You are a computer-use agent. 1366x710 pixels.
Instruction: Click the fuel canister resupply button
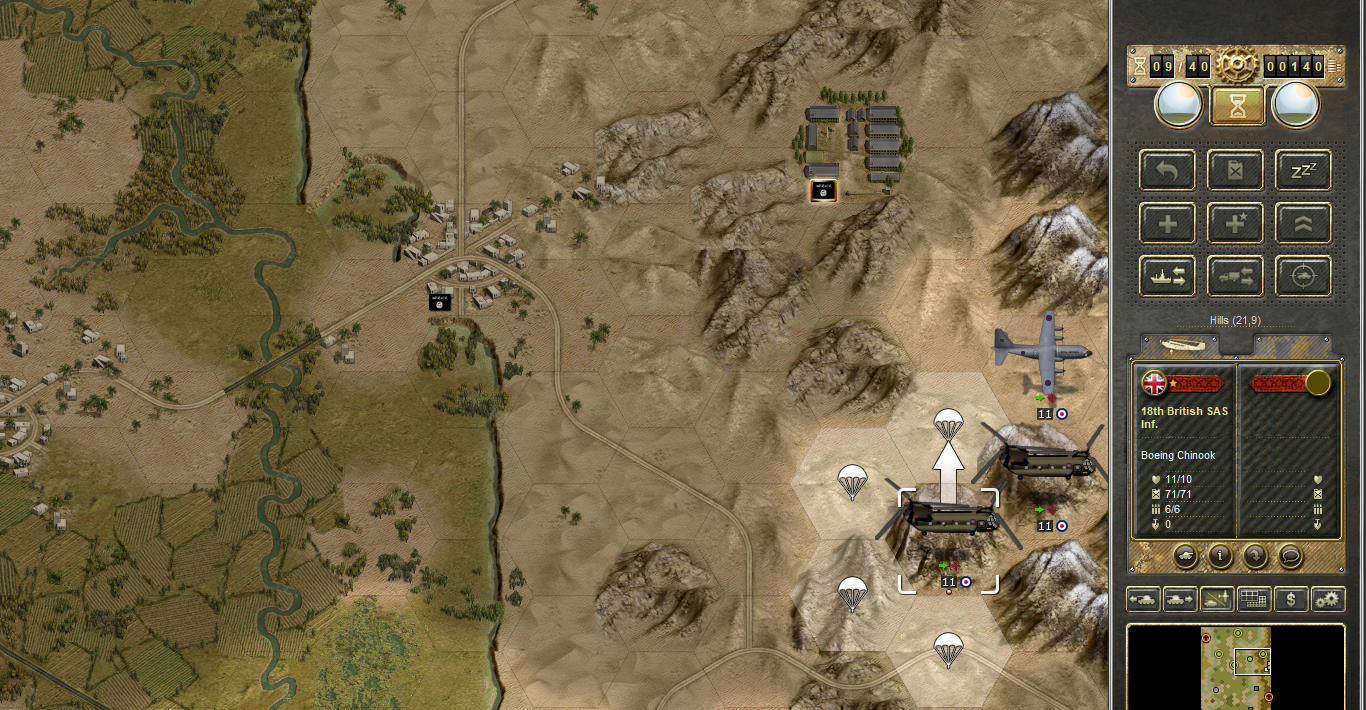point(1236,170)
